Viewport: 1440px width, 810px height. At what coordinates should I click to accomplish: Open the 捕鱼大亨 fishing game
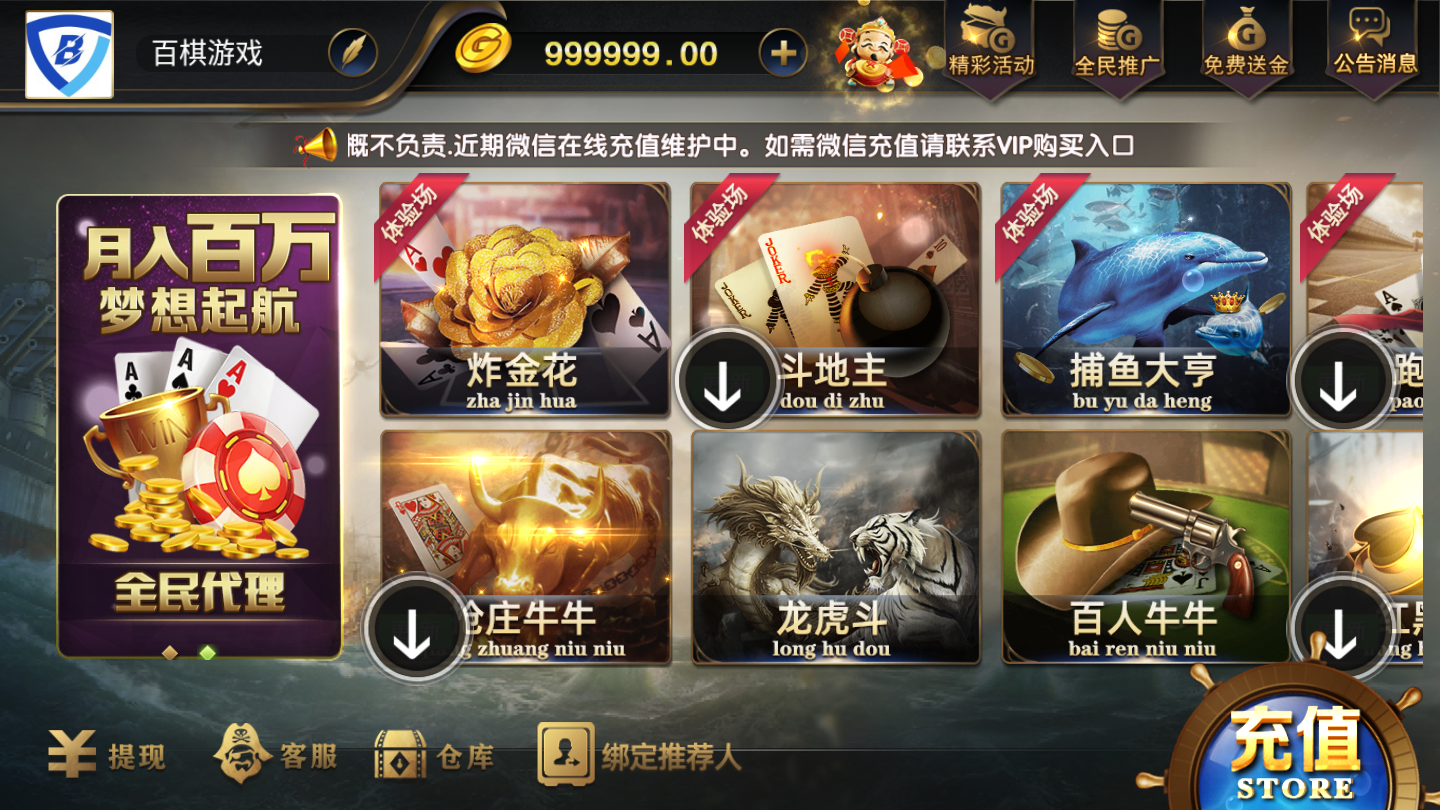[1145, 295]
